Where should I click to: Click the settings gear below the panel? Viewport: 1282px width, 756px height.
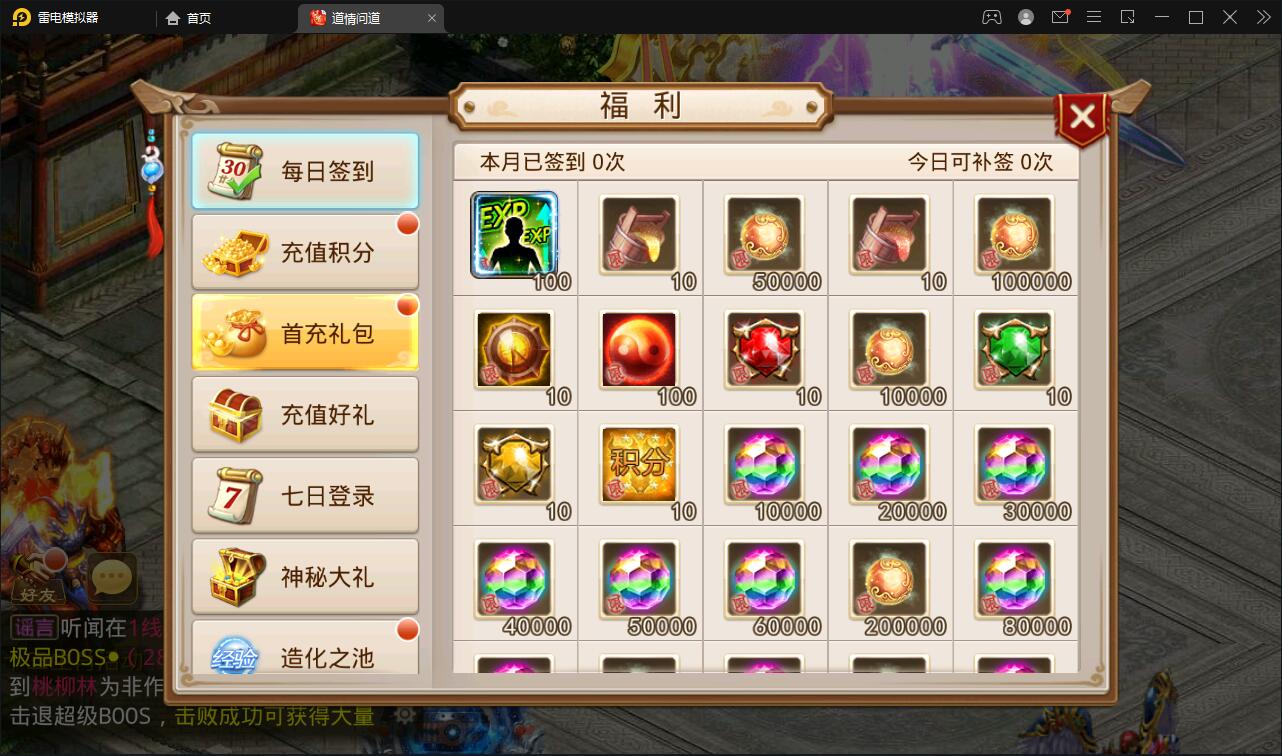click(404, 716)
